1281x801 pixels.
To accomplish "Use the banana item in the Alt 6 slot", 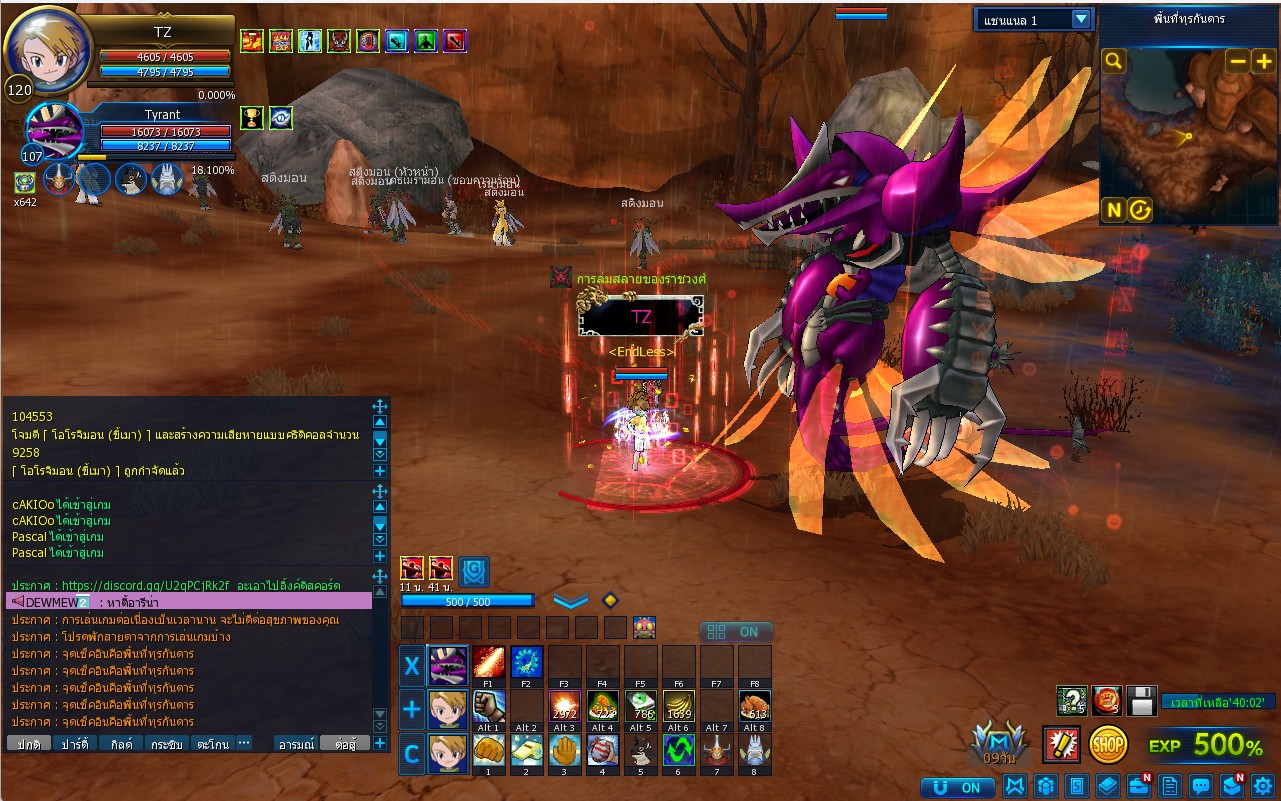I will [679, 707].
